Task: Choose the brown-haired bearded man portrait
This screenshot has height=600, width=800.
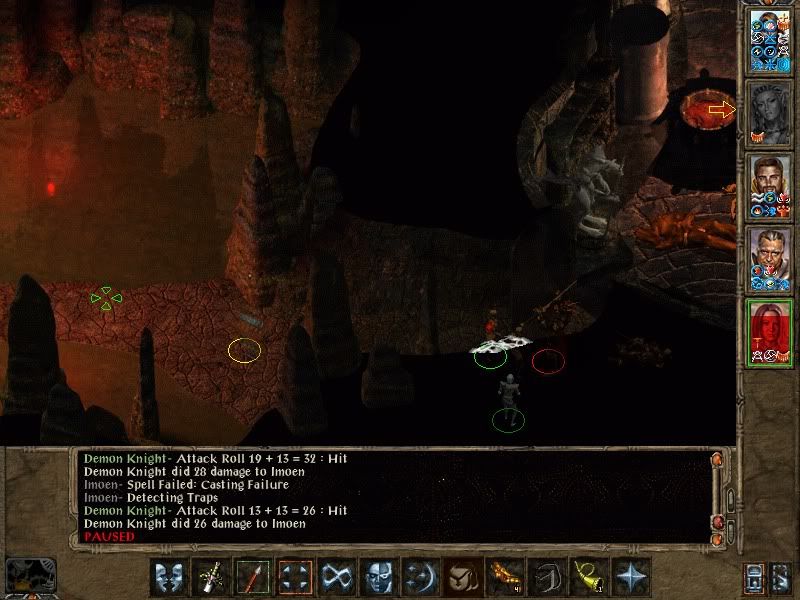Action: point(770,186)
